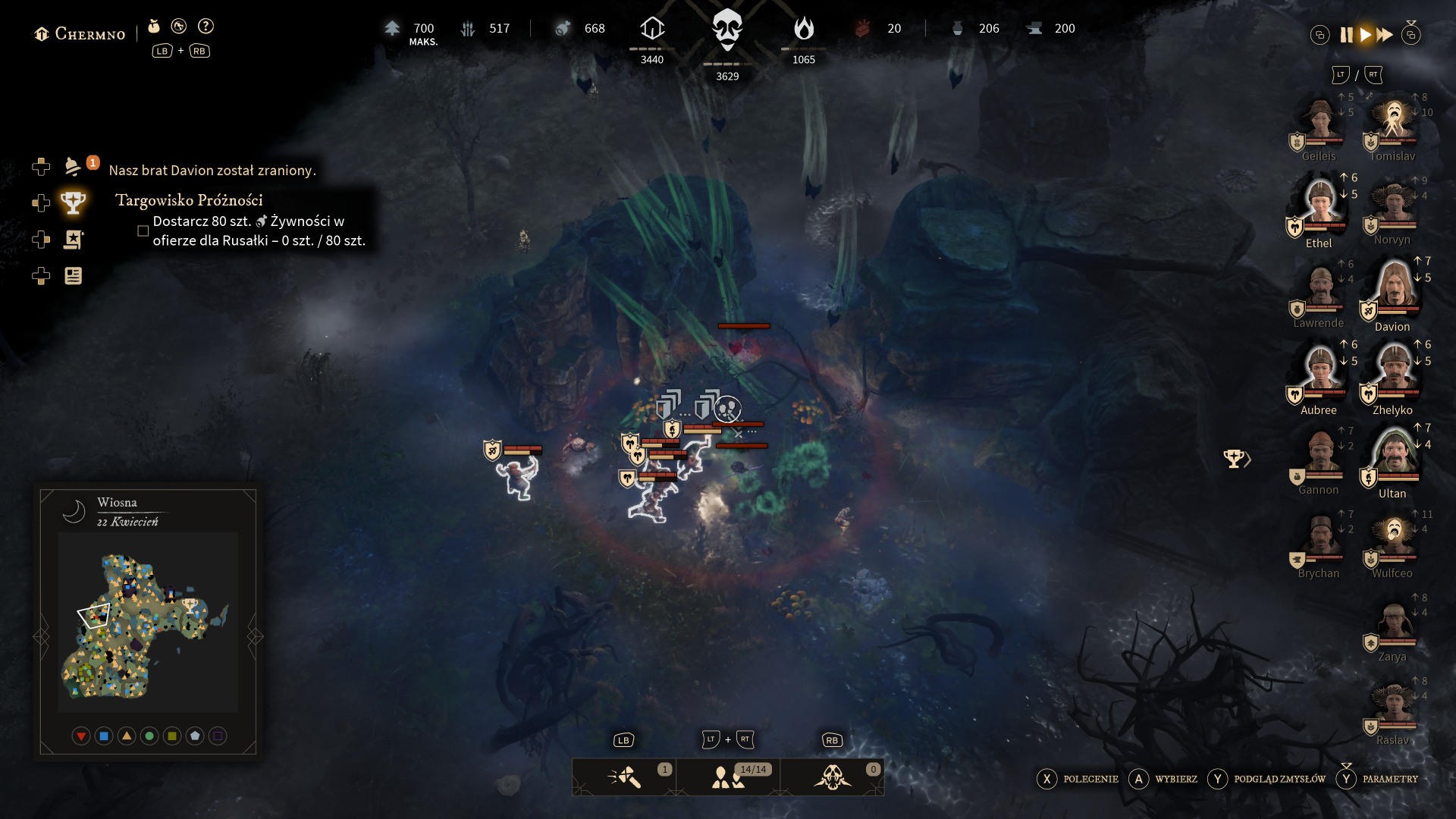The image size is (1456, 819).
Task: Open the villagers tab showing 14/14
Action: coord(728,777)
